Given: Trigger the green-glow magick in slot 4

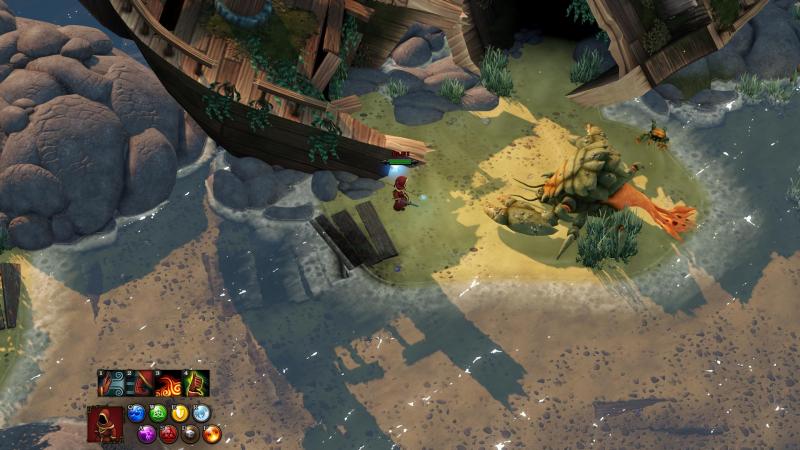Looking at the screenshot, I should (196, 384).
